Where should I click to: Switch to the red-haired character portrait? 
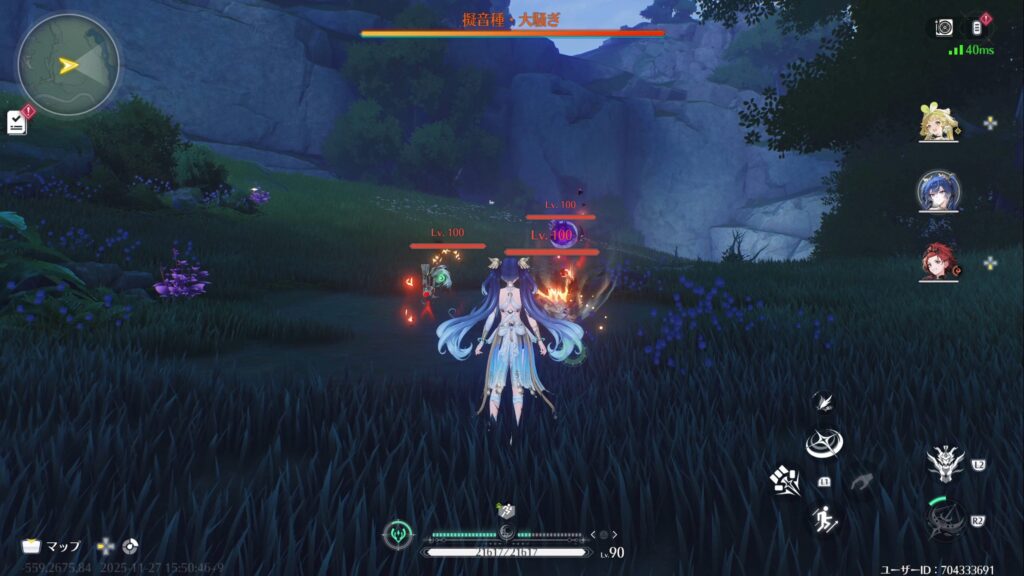click(940, 262)
